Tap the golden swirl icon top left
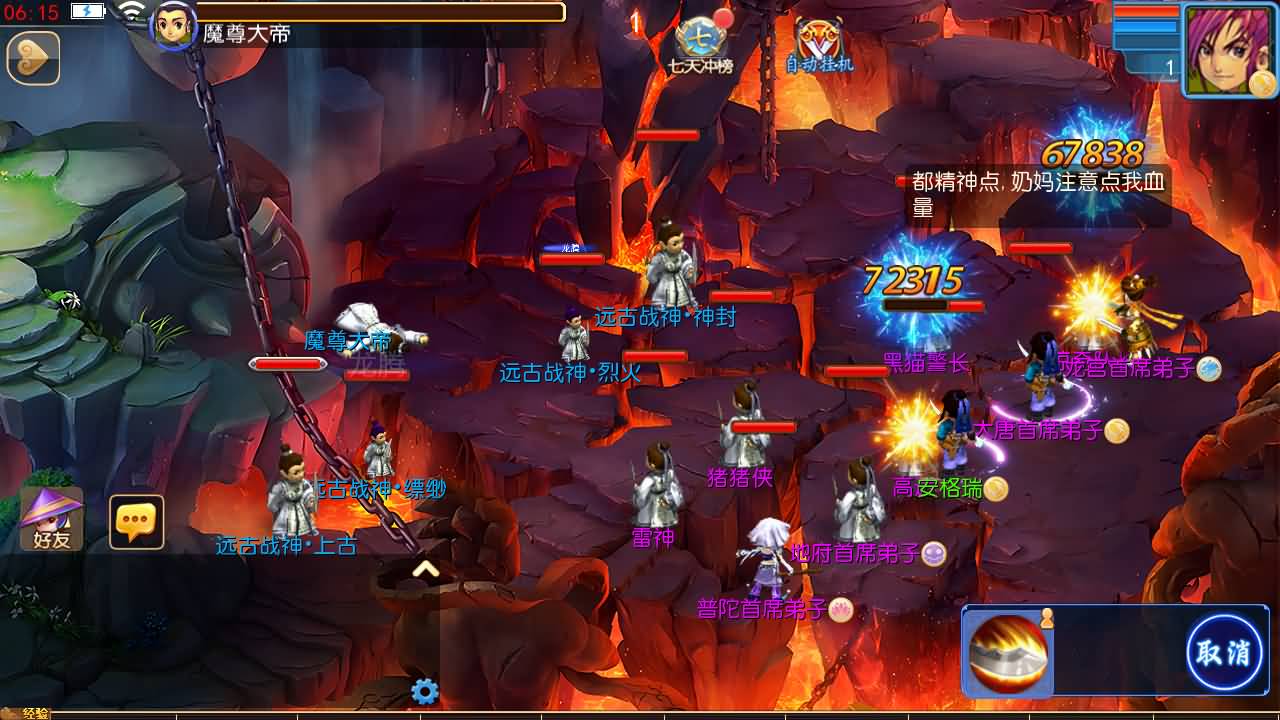Screen dimensions: 1280x720 [x=33, y=59]
